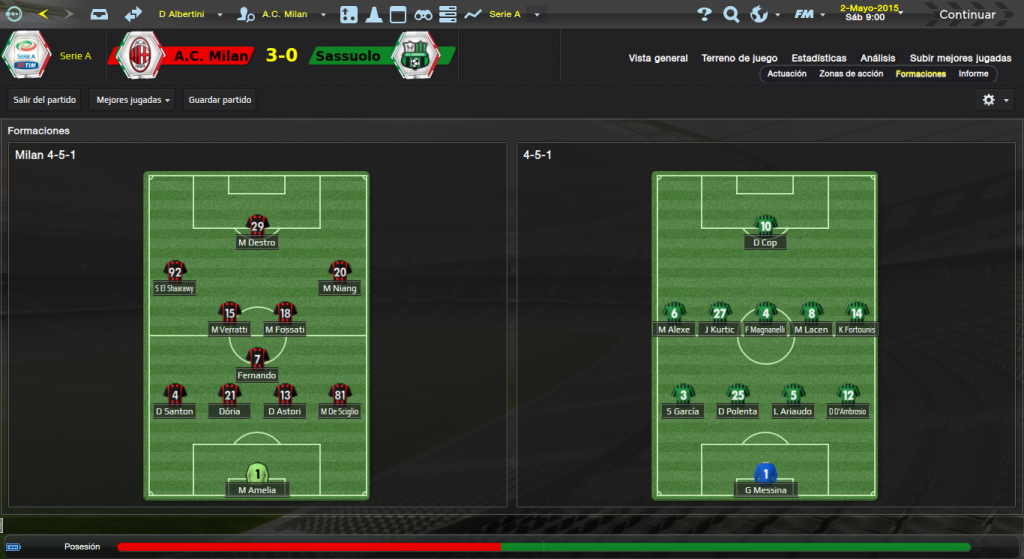Leave the match with Salir del partido
Image resolution: width=1024 pixels, height=559 pixels.
tap(44, 100)
